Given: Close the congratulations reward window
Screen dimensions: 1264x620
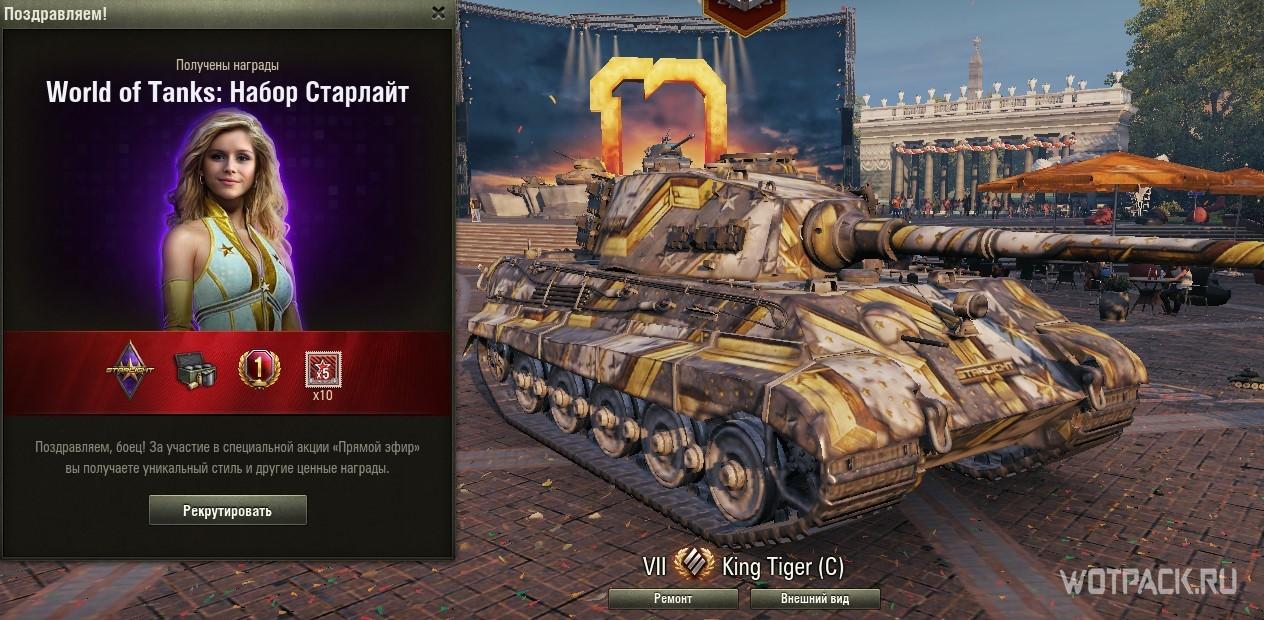Looking at the screenshot, I should 438,13.
